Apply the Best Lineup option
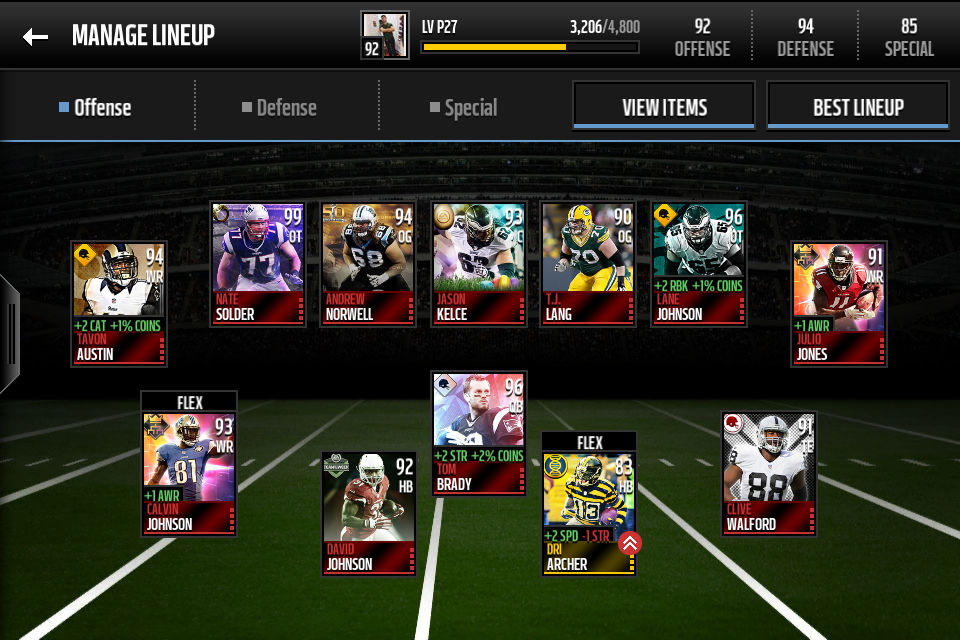This screenshot has height=640, width=960. coord(857,107)
